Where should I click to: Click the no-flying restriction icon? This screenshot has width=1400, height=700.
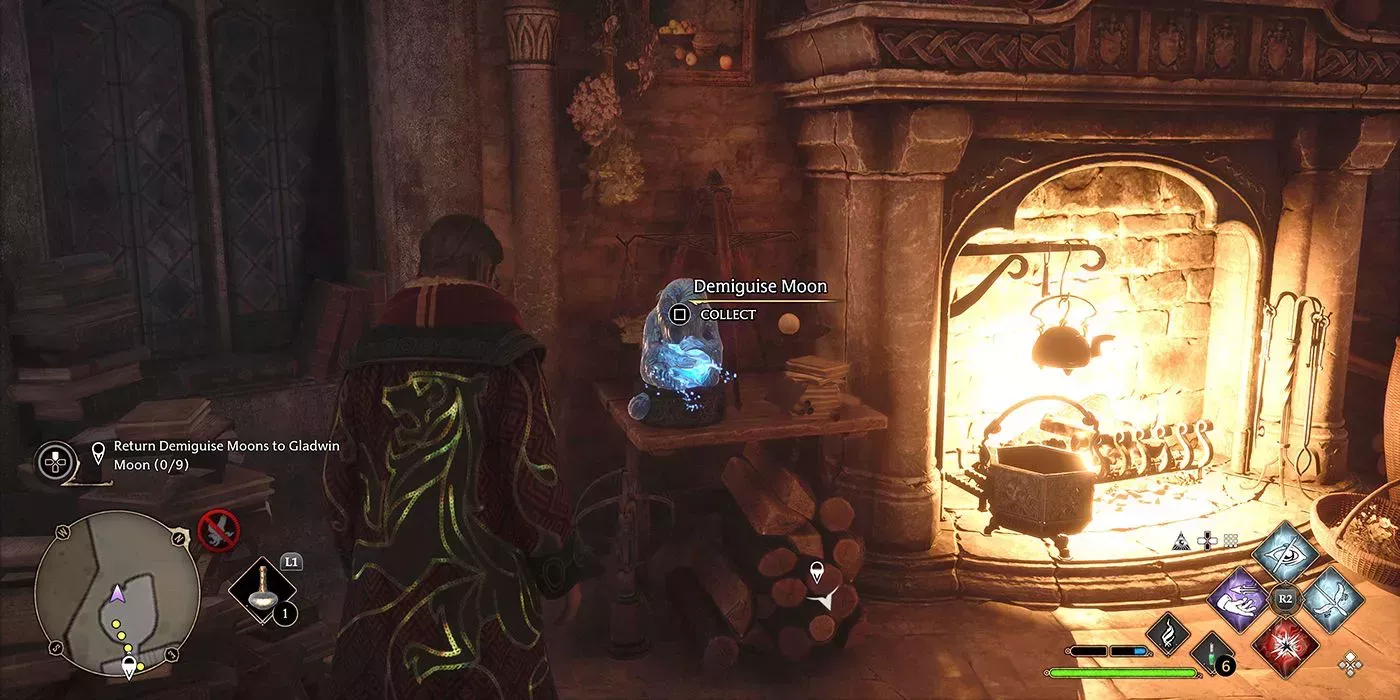tap(218, 530)
